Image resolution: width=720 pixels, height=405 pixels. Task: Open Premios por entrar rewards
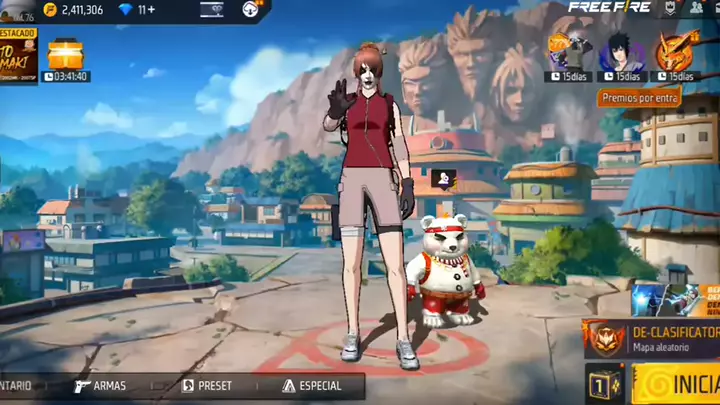click(x=640, y=97)
